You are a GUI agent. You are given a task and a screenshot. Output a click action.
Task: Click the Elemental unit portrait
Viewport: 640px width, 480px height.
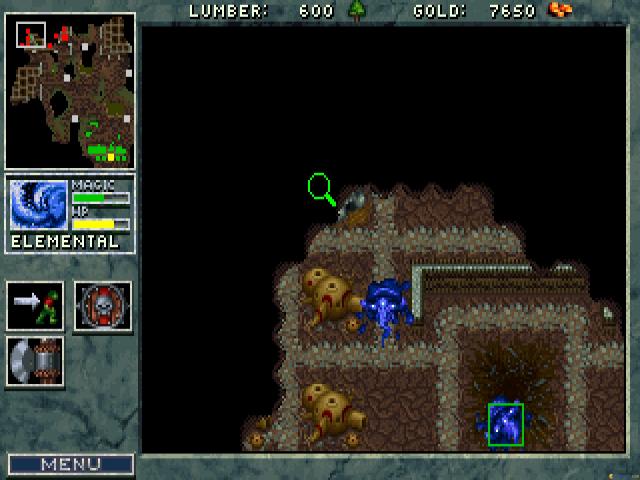tap(39, 205)
